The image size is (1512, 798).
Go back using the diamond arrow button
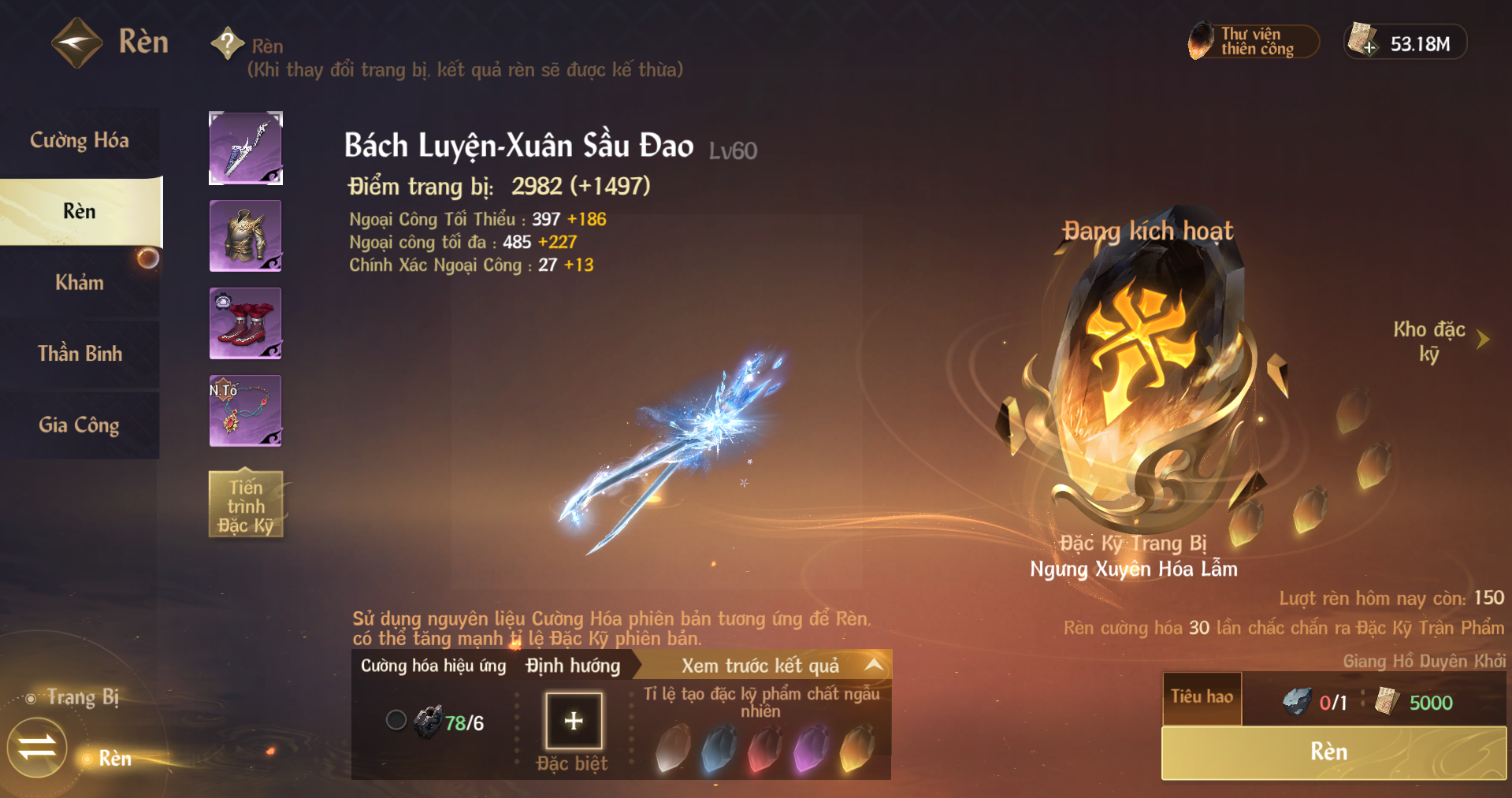(76, 43)
